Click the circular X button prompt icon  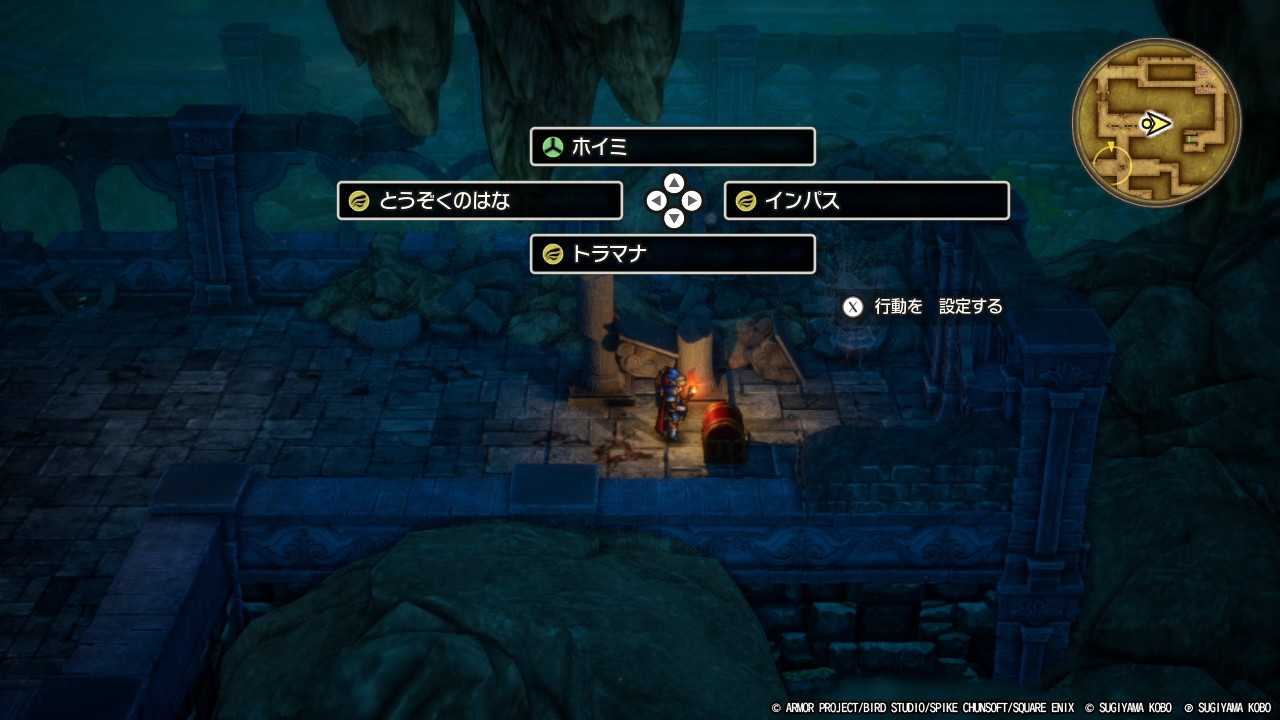[852, 306]
